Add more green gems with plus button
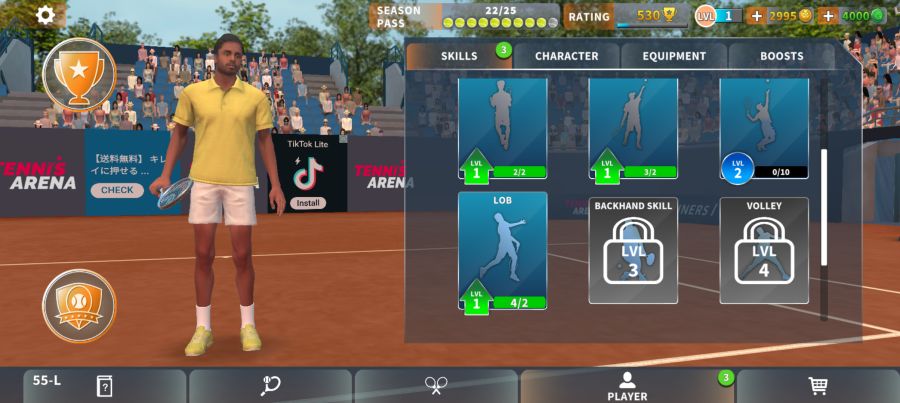Image resolution: width=900 pixels, height=403 pixels. [x=828, y=15]
